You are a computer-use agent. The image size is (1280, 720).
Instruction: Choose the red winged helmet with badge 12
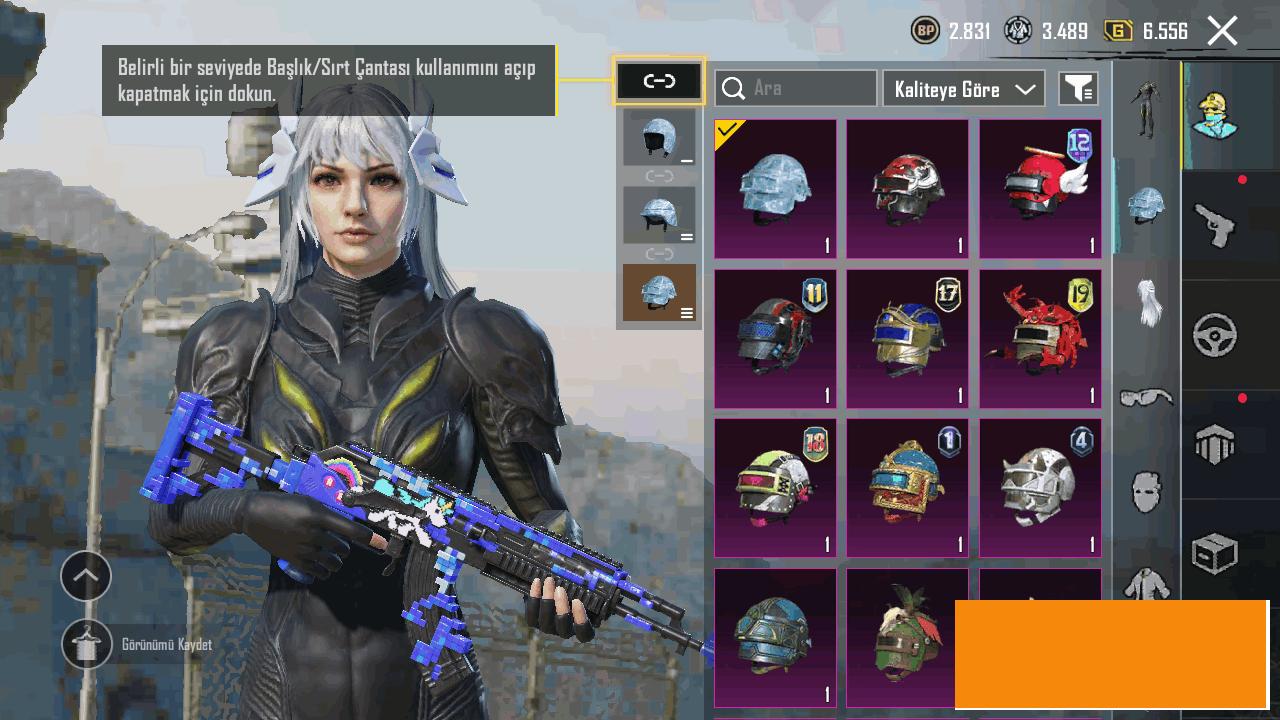point(1040,189)
